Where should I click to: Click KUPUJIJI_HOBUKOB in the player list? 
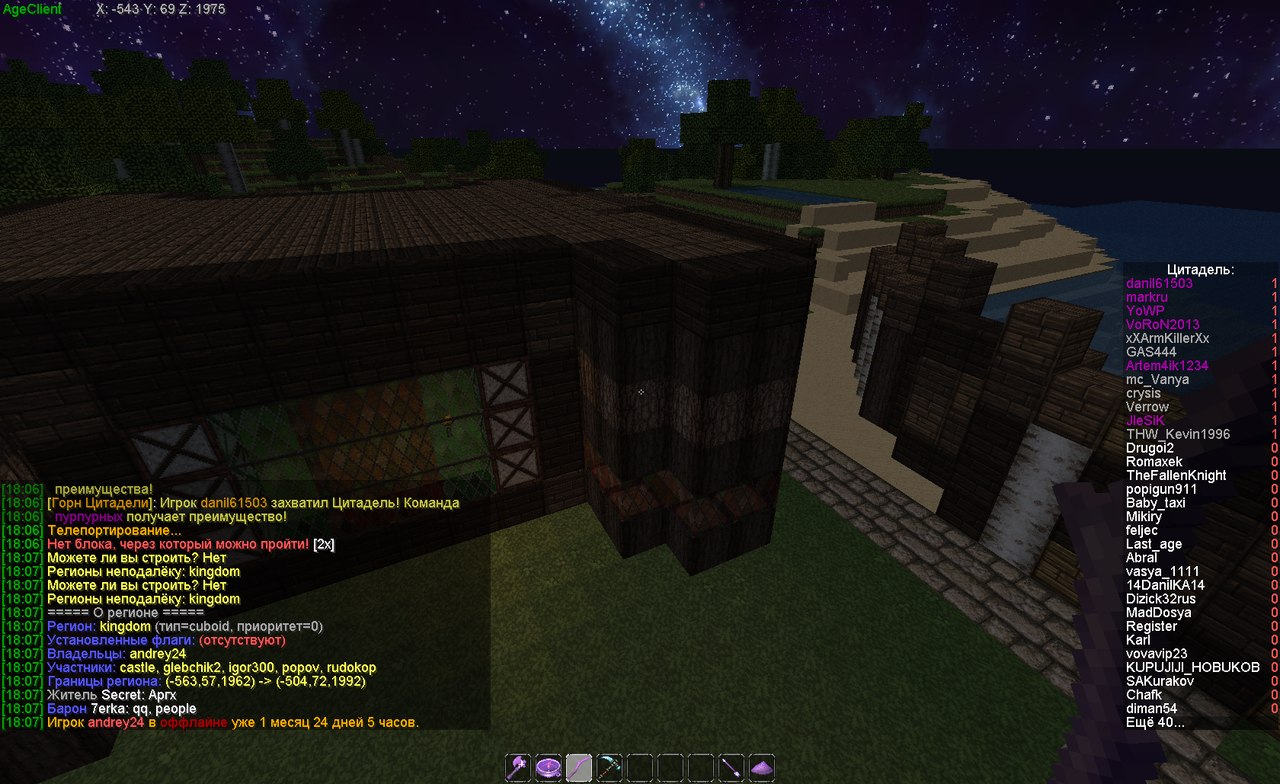click(x=1193, y=667)
